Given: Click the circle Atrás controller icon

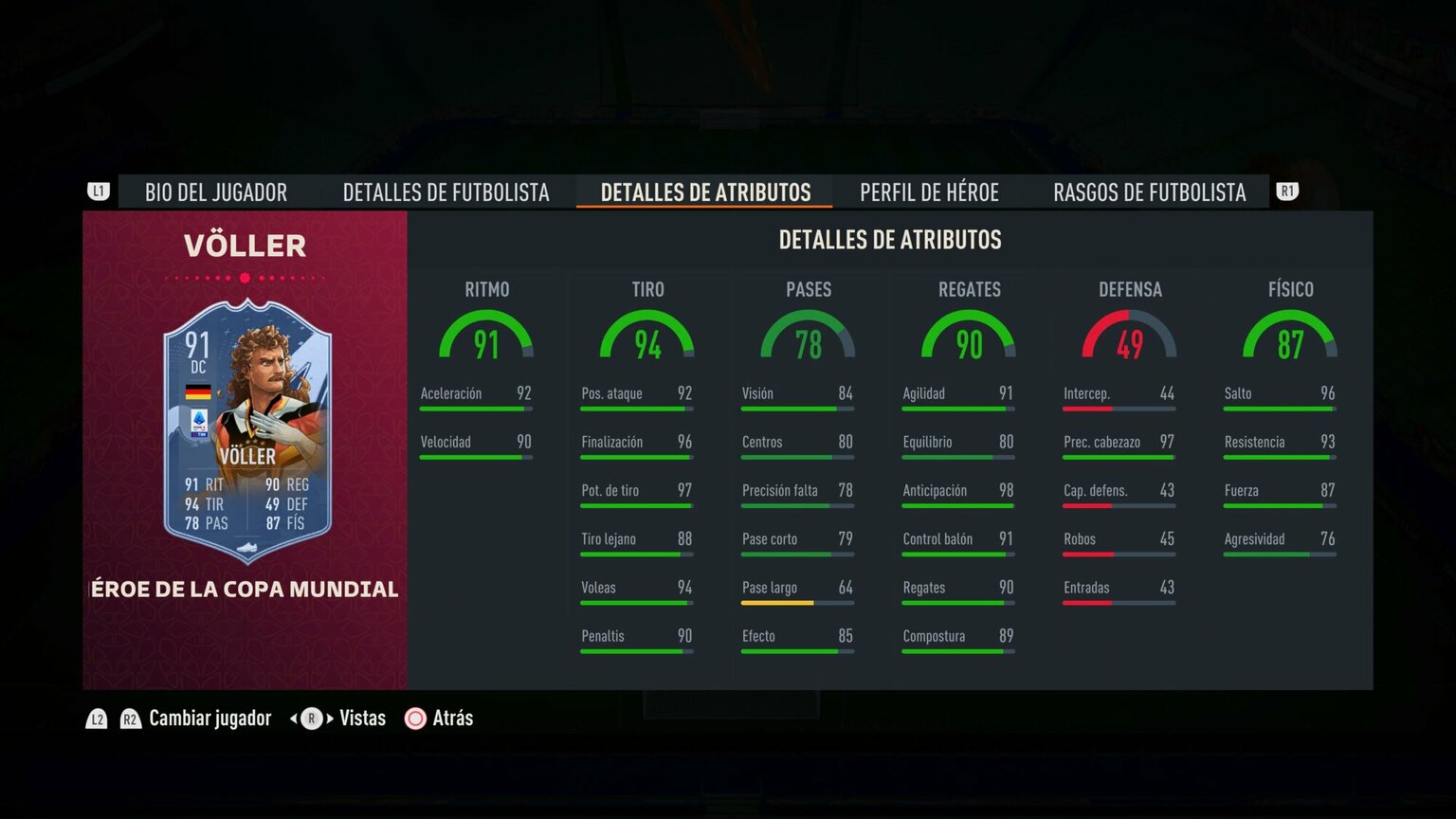Looking at the screenshot, I should 414,719.
